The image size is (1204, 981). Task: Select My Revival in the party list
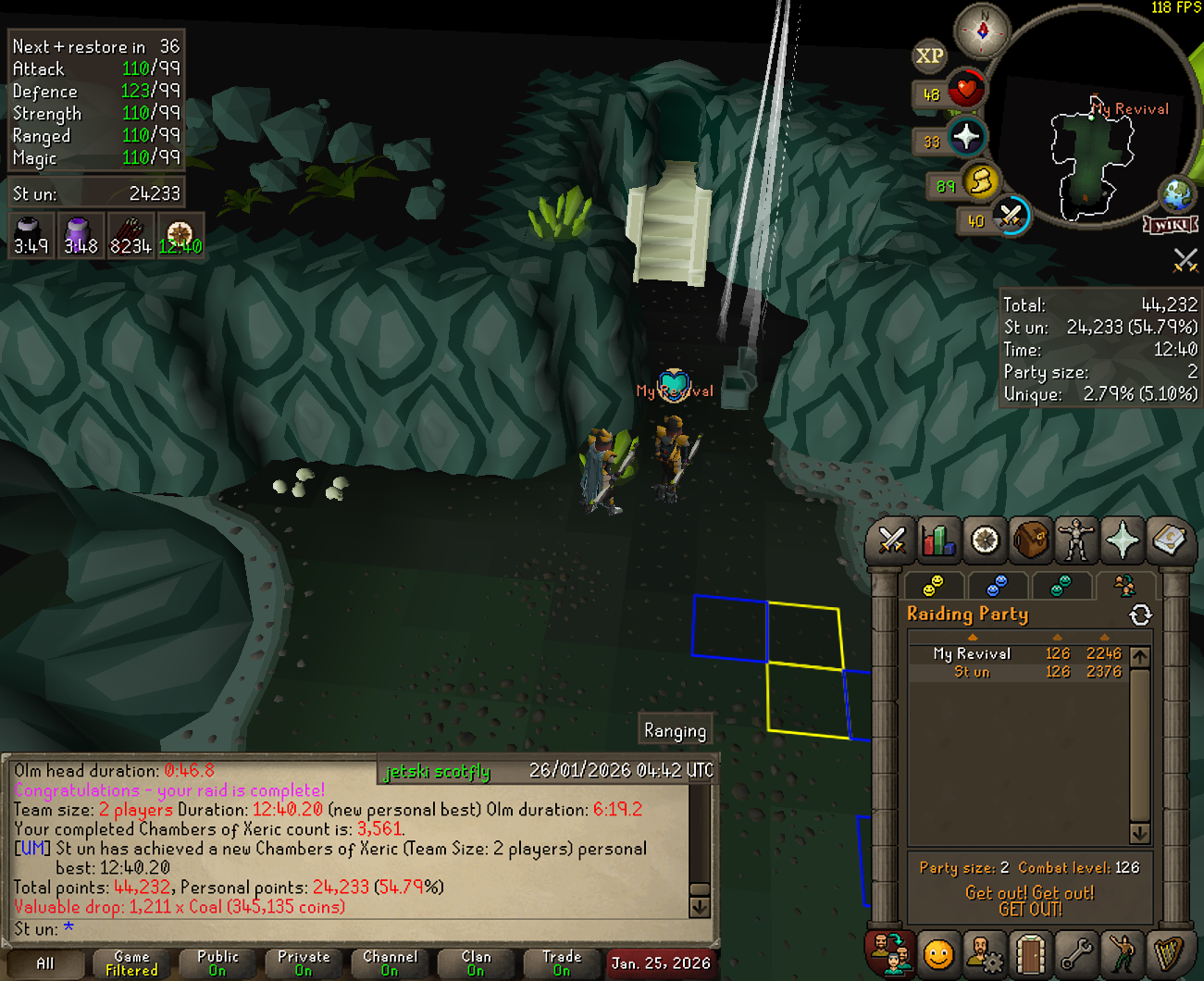click(972, 654)
